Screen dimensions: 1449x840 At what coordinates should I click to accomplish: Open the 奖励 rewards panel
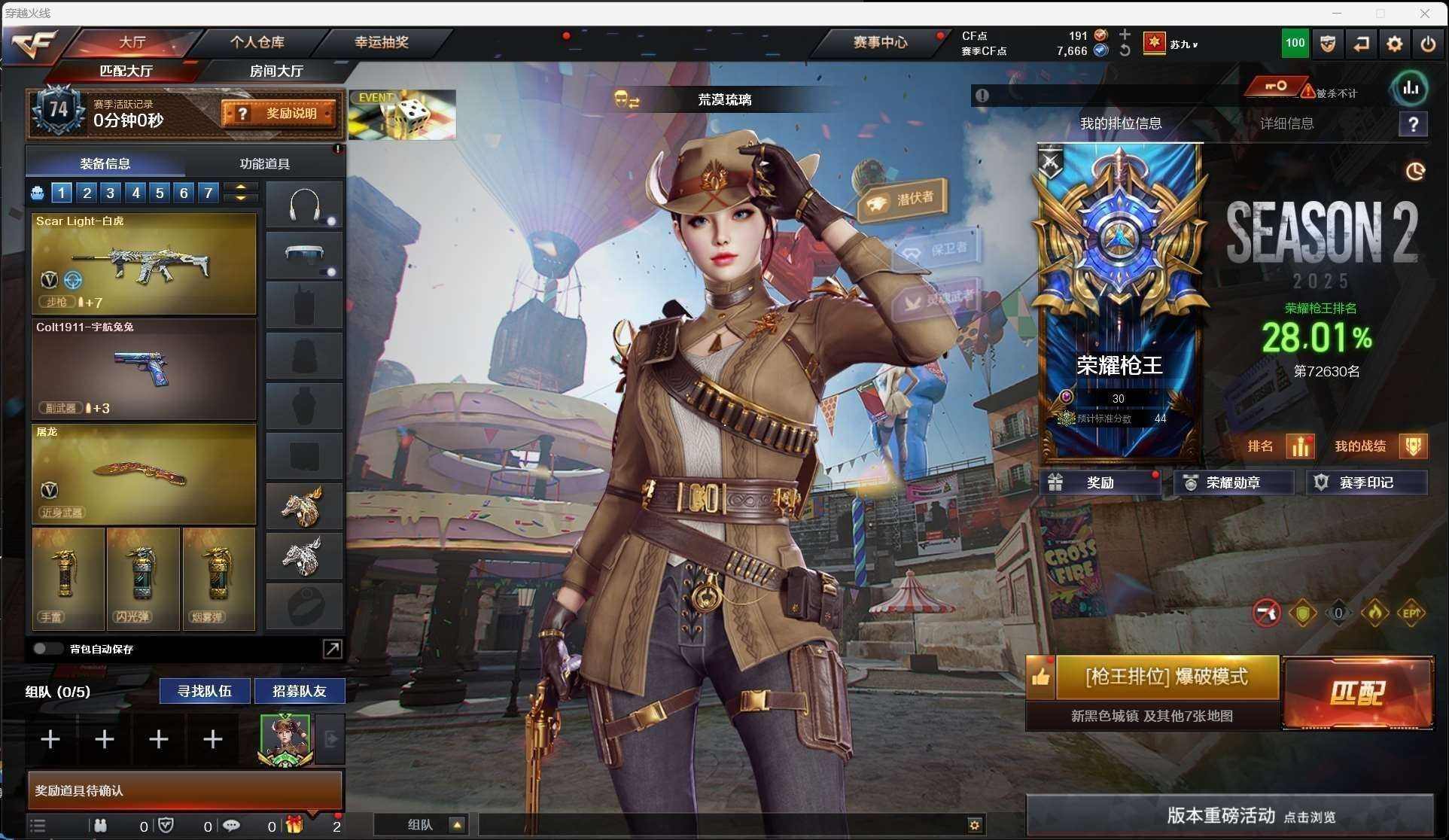[x=1100, y=482]
